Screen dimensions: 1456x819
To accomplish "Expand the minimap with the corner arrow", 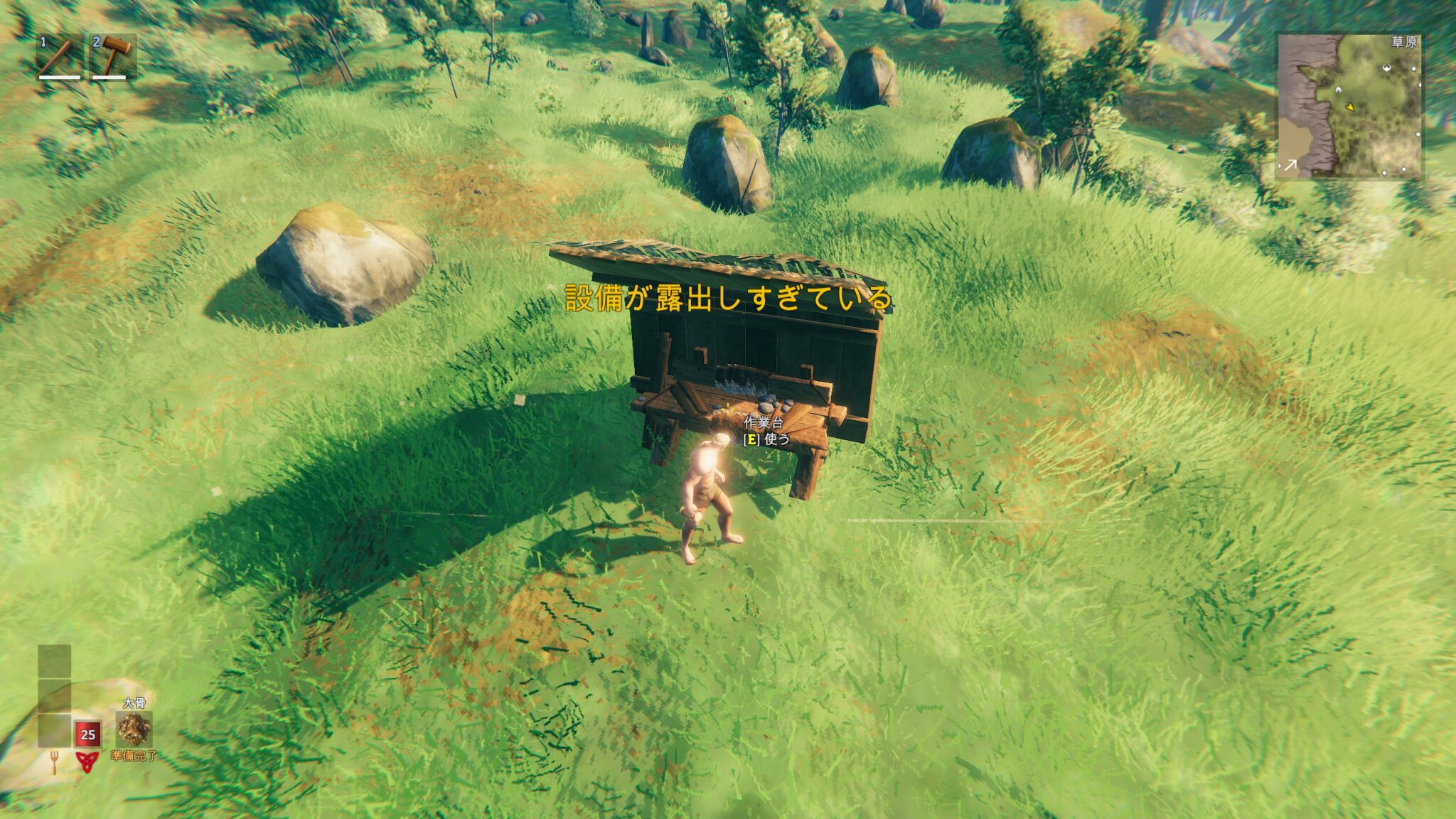I will click(1291, 164).
